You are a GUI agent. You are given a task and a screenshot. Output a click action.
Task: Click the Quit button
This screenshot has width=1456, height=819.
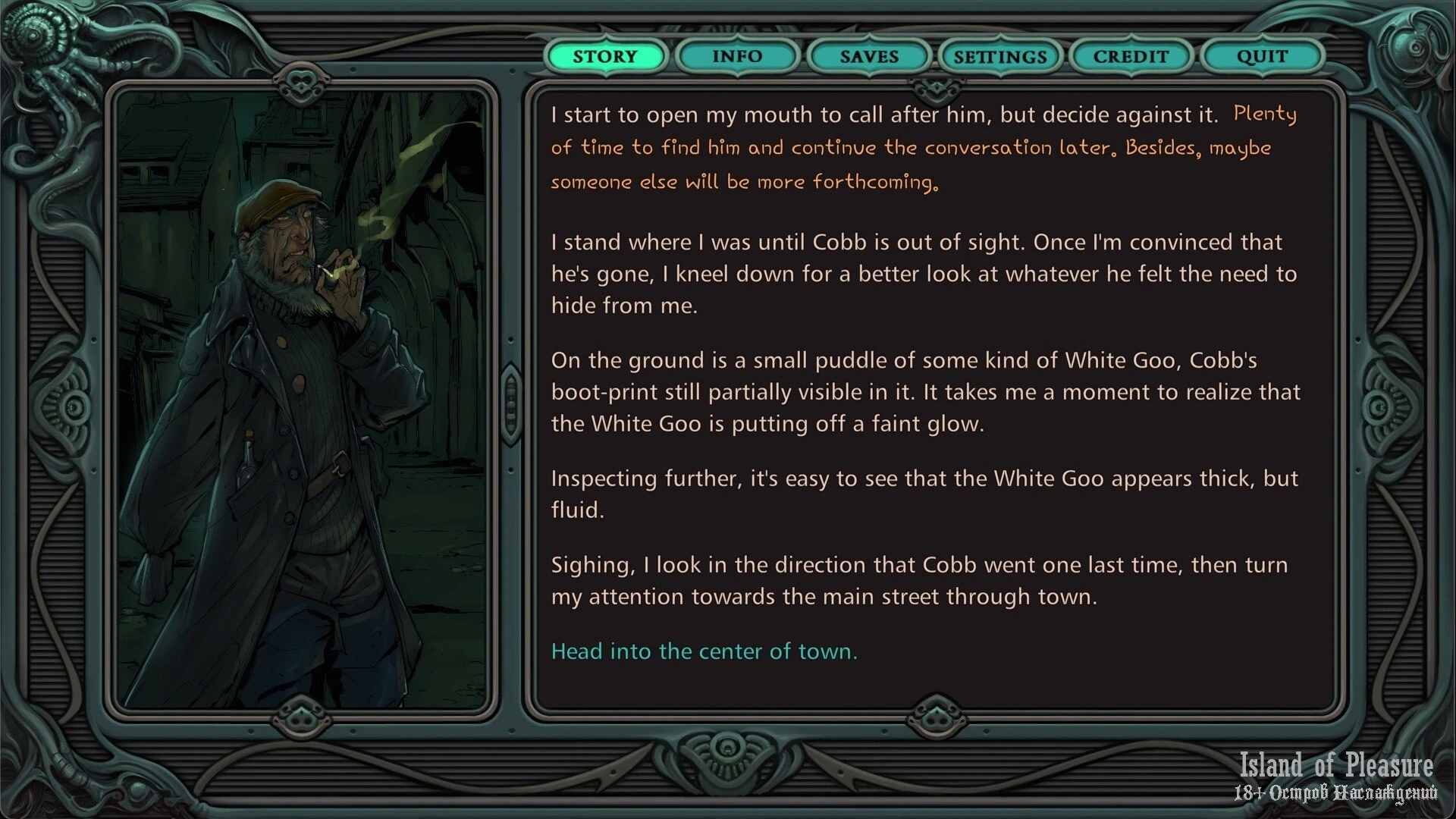point(1262,56)
